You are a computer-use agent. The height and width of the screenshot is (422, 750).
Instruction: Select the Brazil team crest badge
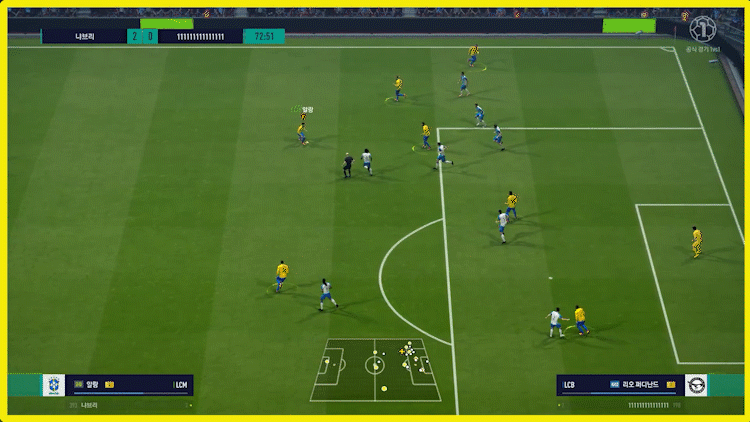pos(53,385)
